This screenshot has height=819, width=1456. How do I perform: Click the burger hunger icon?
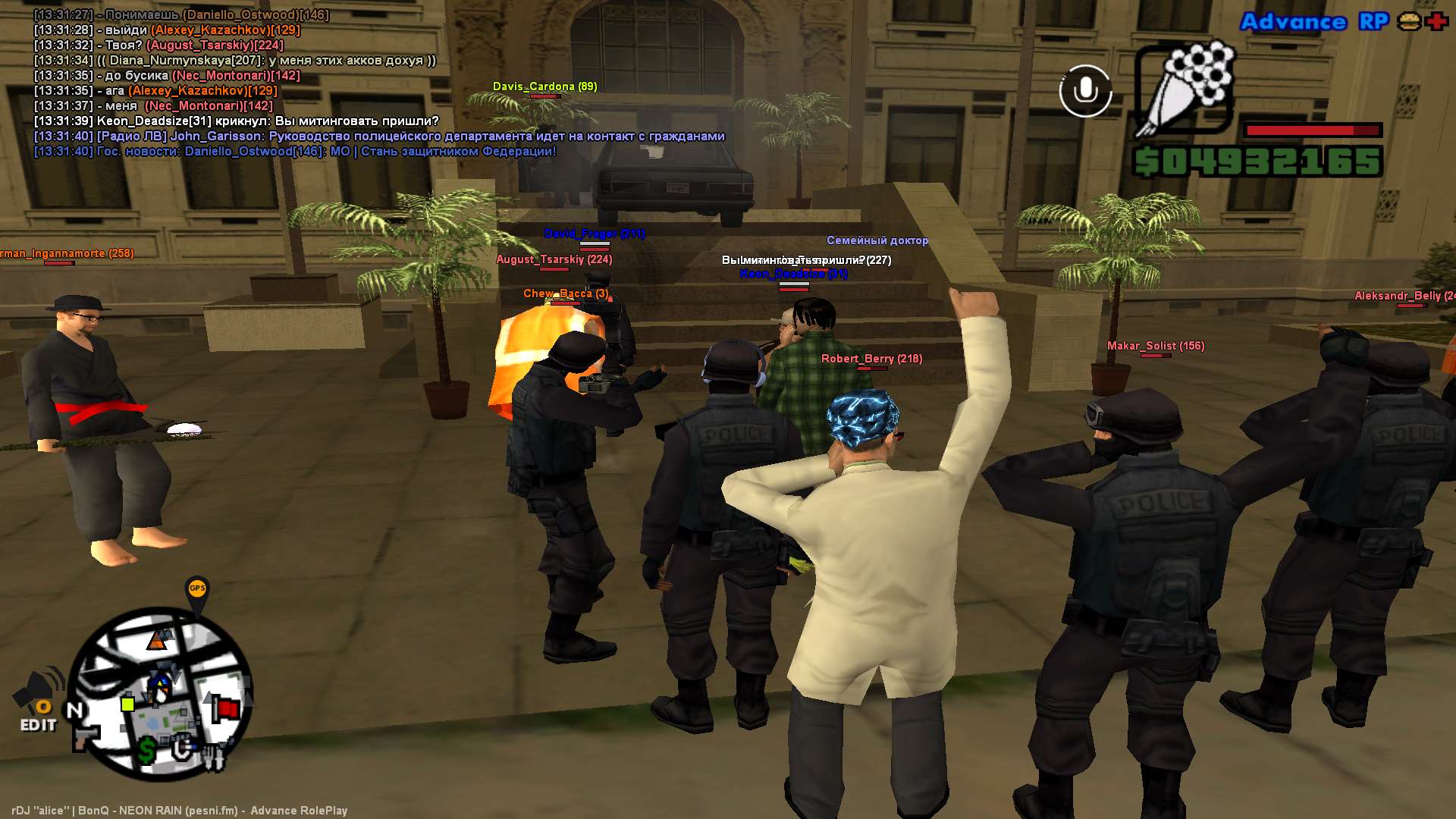tap(1409, 21)
